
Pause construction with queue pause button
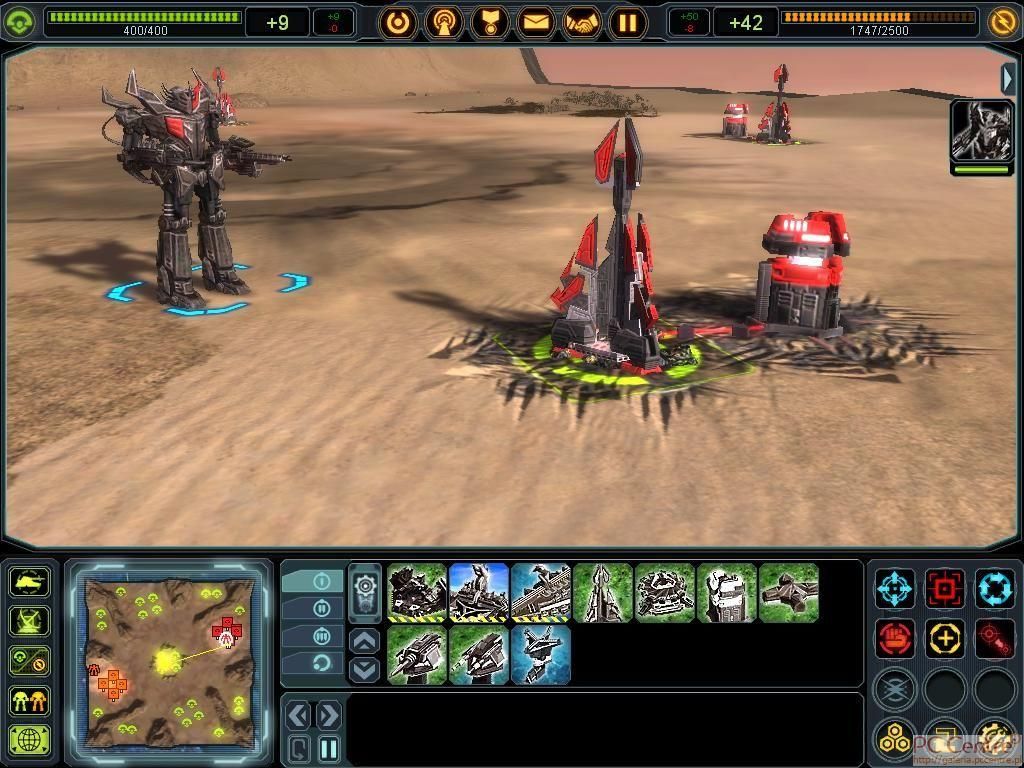pyautogui.click(x=329, y=748)
